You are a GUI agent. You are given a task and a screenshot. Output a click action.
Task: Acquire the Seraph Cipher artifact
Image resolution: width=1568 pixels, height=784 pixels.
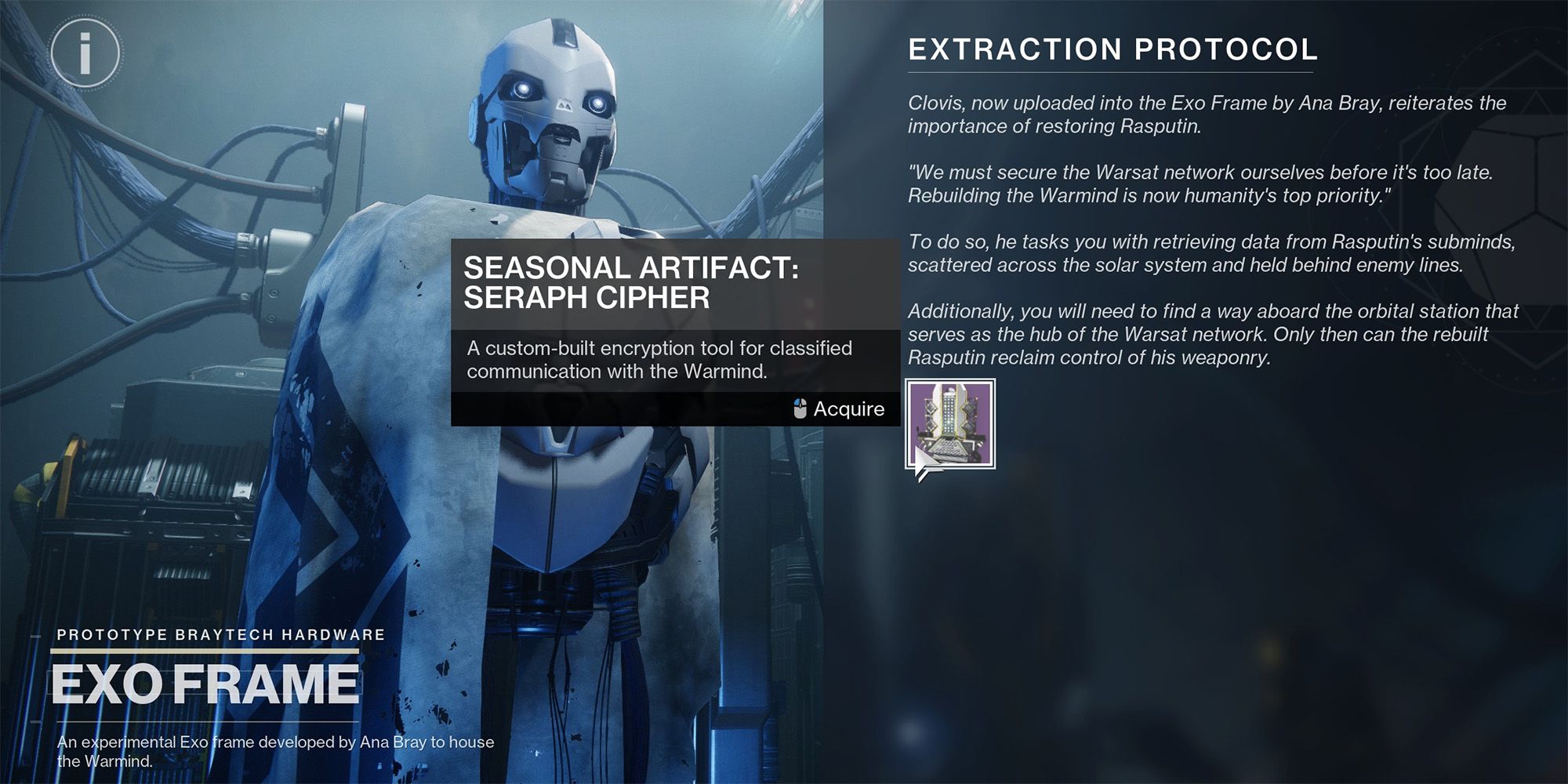click(x=849, y=408)
